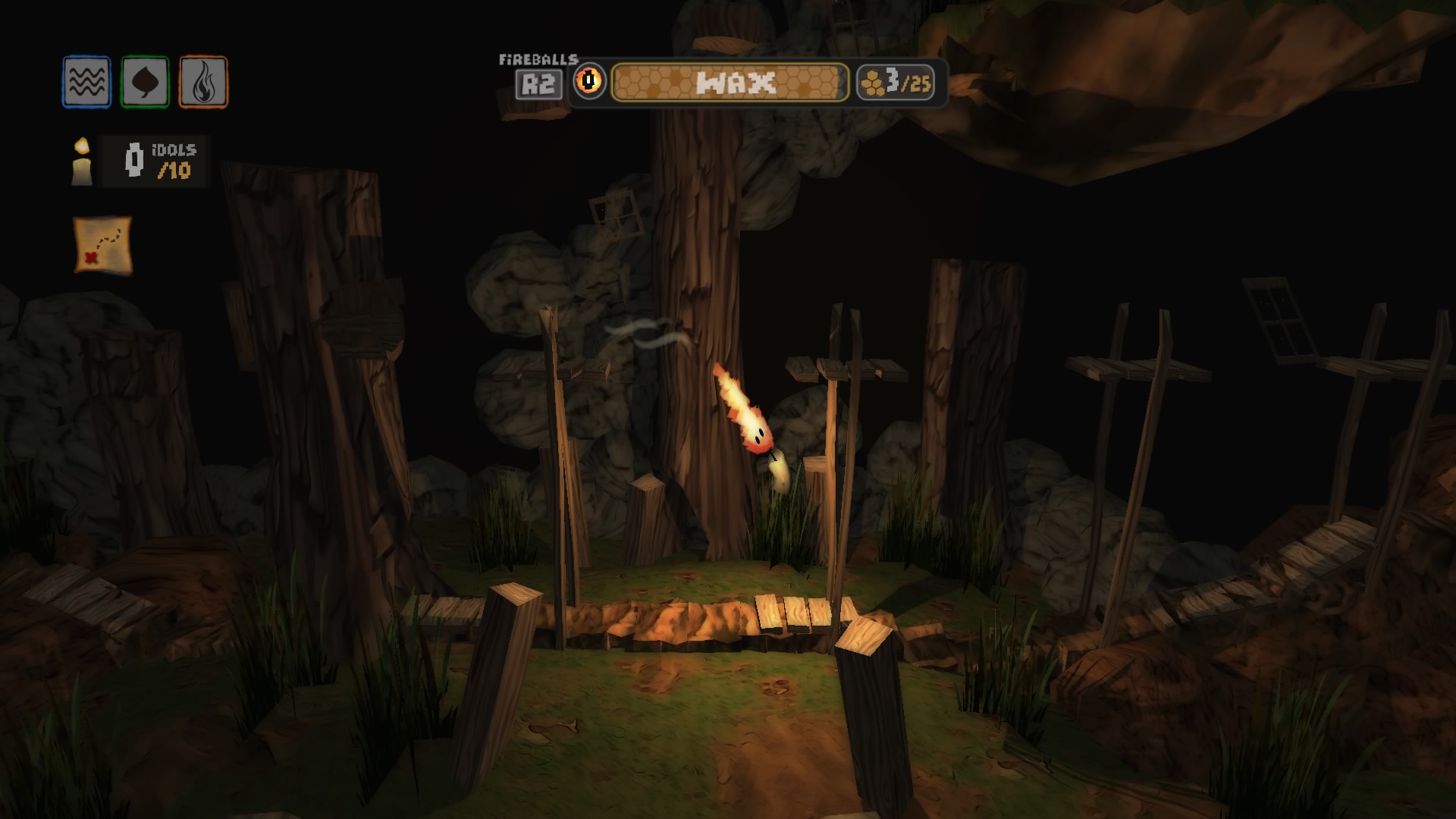Open the 3/25 honeycomb collection panel
The image size is (1456, 819).
tap(897, 83)
